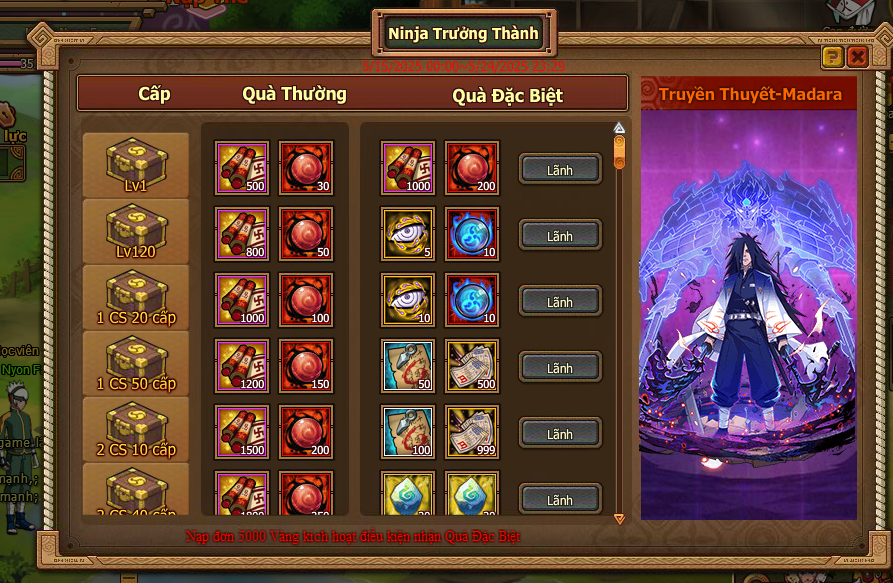Check the paper notes item marked 999
This screenshot has width=893, height=583.
click(x=471, y=432)
